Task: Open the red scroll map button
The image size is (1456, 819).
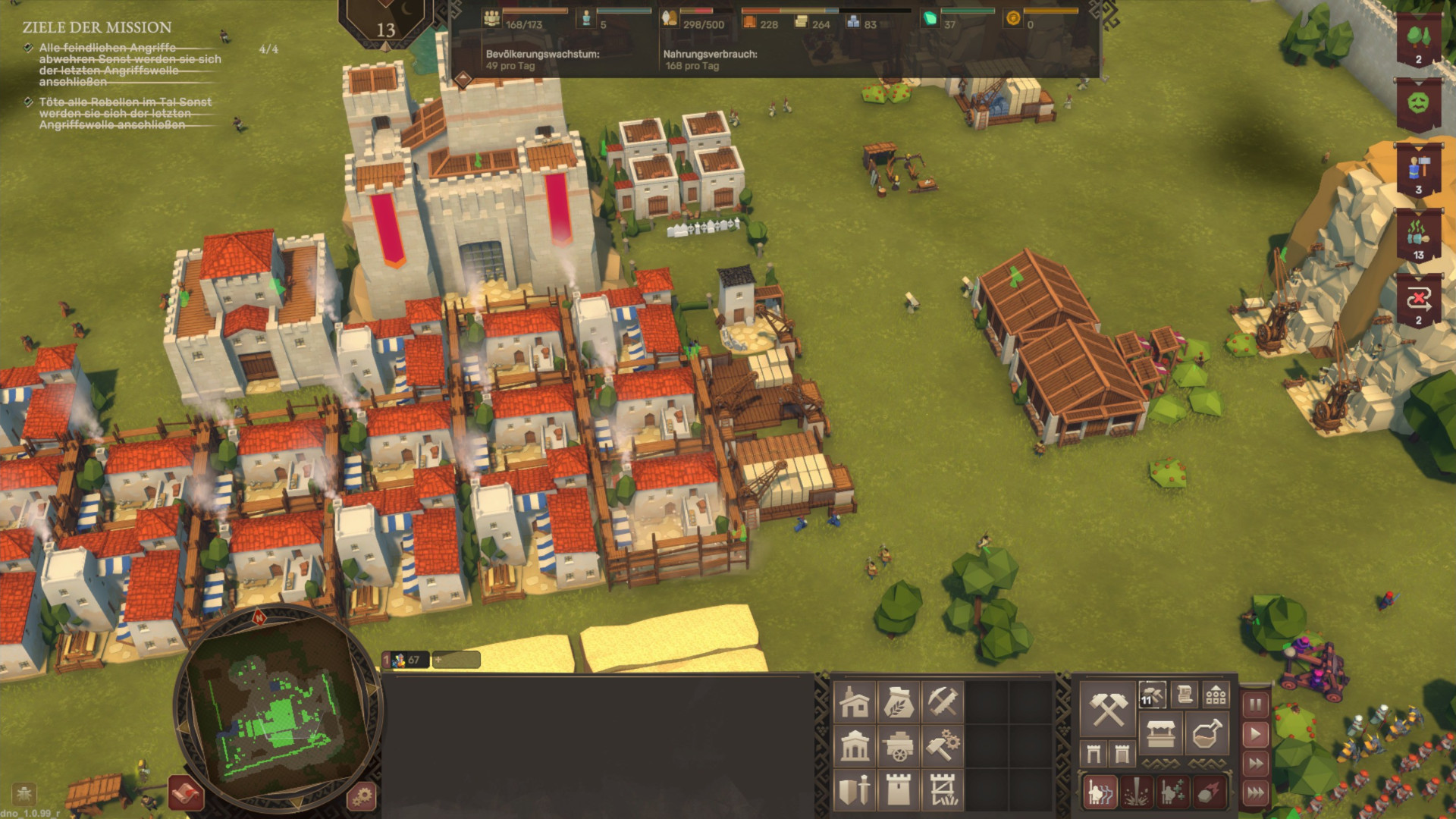Action: (186, 793)
